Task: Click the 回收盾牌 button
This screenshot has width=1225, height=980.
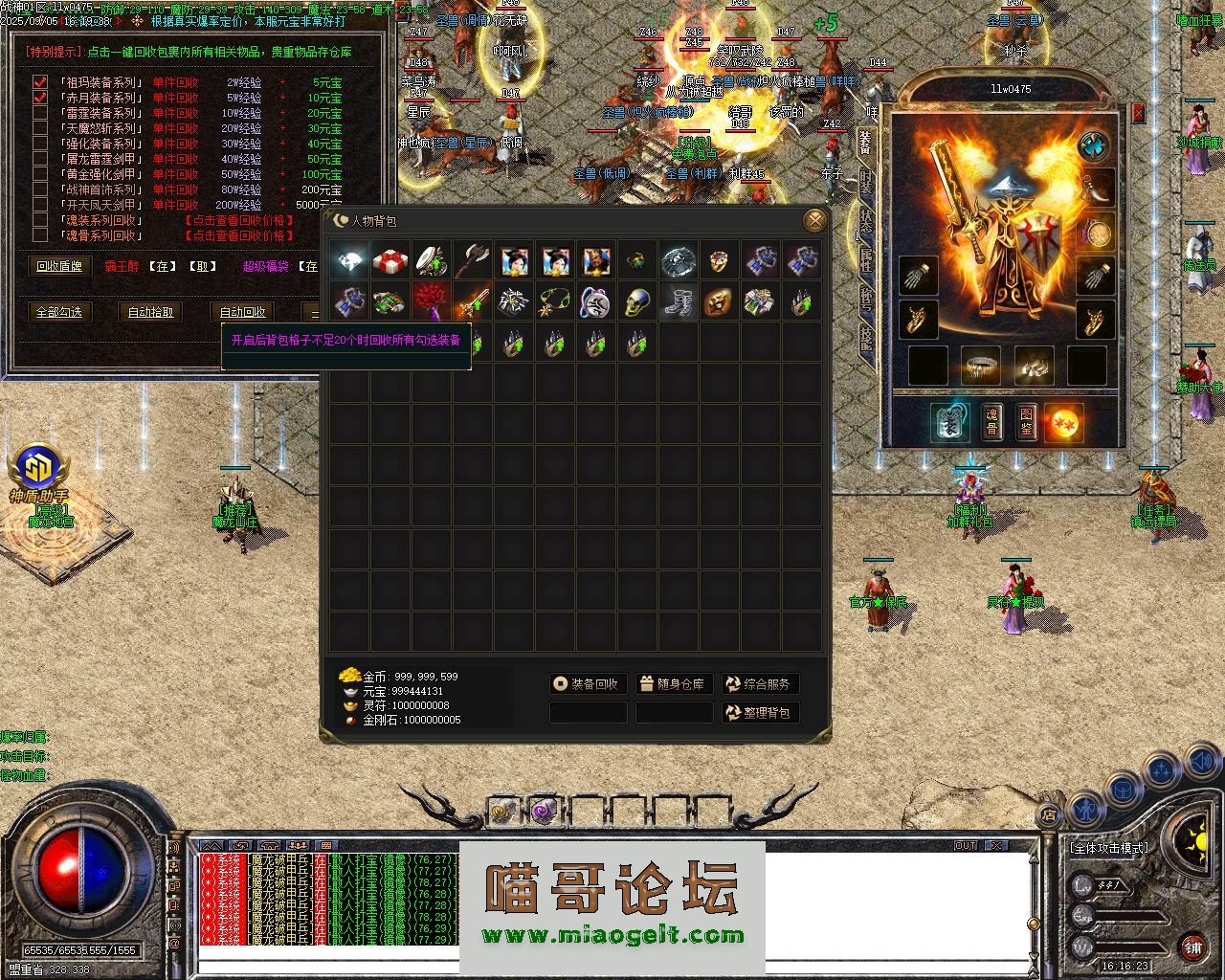Action: click(x=59, y=266)
